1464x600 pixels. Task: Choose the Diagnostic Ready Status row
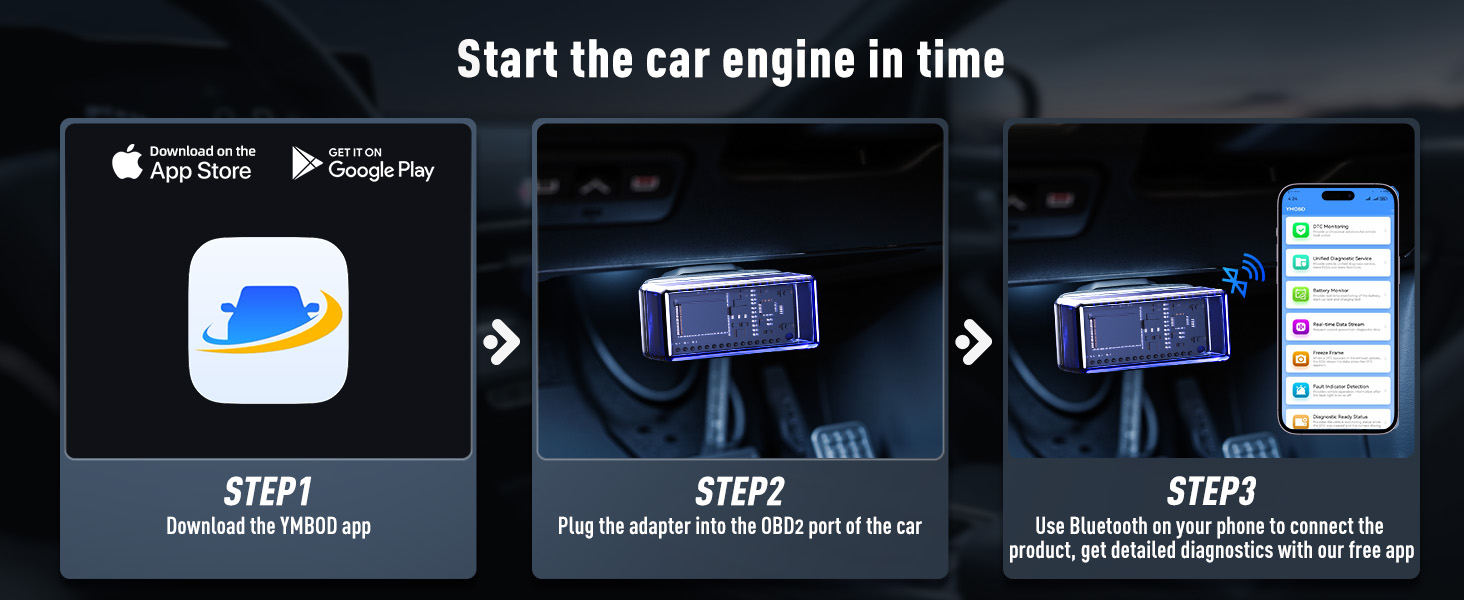[x=1338, y=419]
